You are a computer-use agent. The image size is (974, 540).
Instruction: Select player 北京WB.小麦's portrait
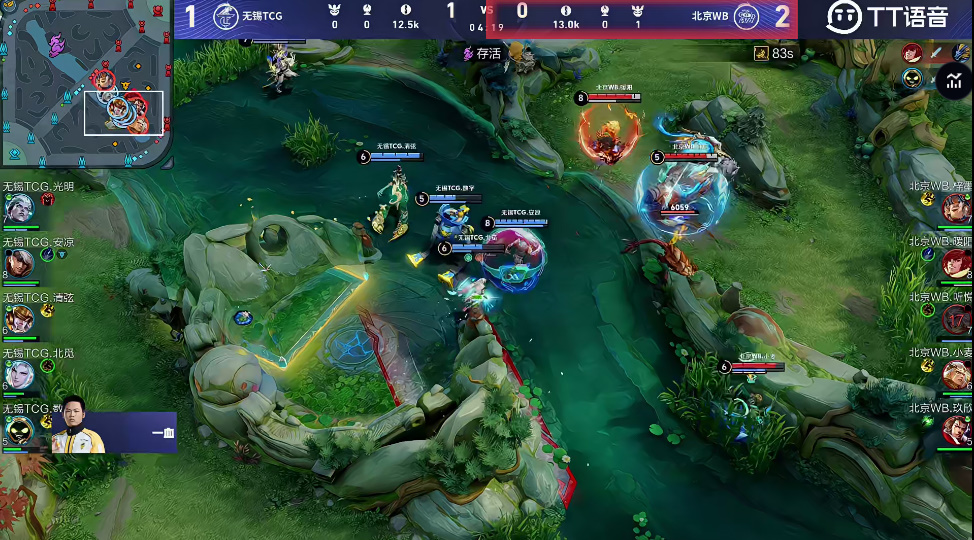957,375
